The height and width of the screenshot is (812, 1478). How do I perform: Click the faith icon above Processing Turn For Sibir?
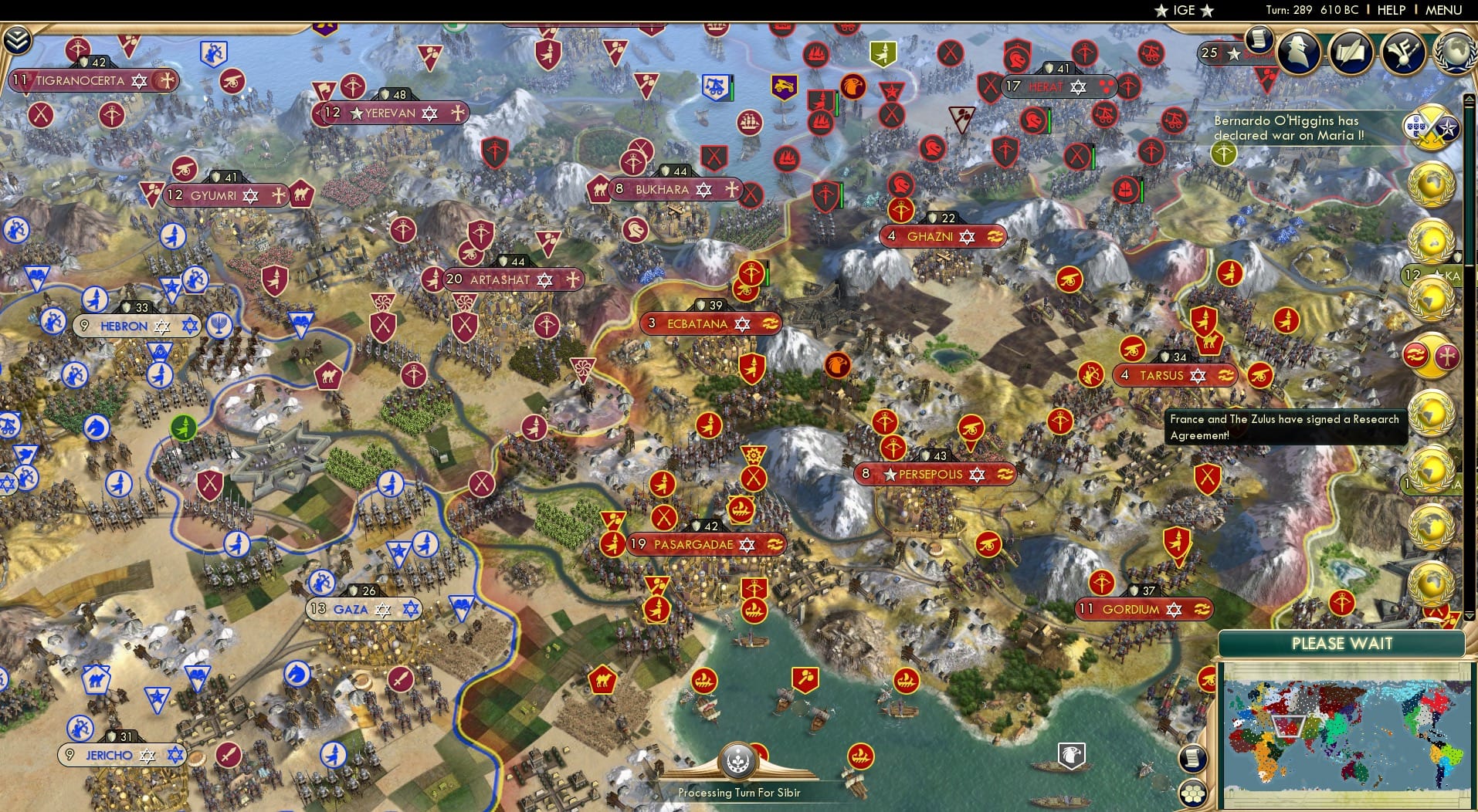(x=739, y=761)
